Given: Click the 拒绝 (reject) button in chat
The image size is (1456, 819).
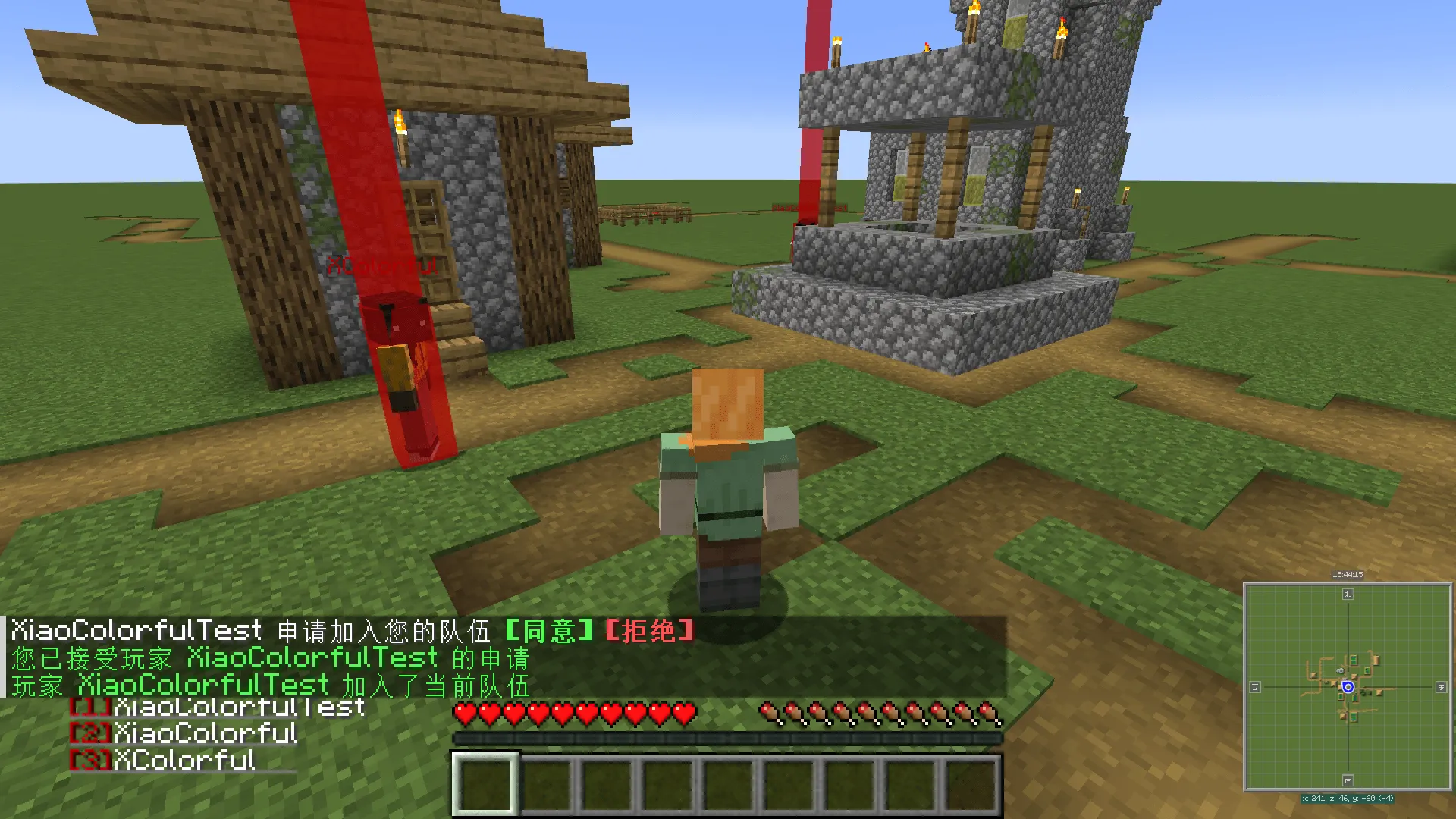Looking at the screenshot, I should [648, 630].
